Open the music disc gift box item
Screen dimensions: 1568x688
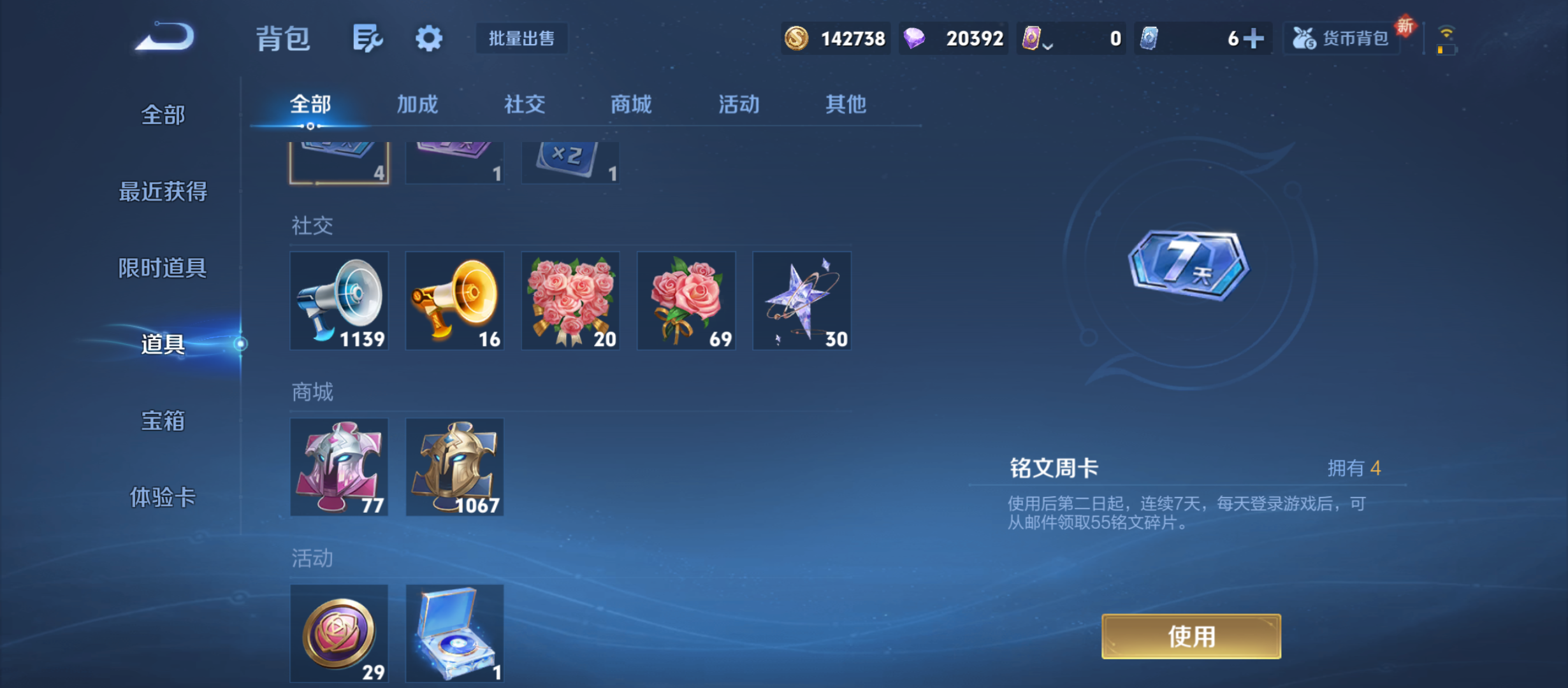454,634
